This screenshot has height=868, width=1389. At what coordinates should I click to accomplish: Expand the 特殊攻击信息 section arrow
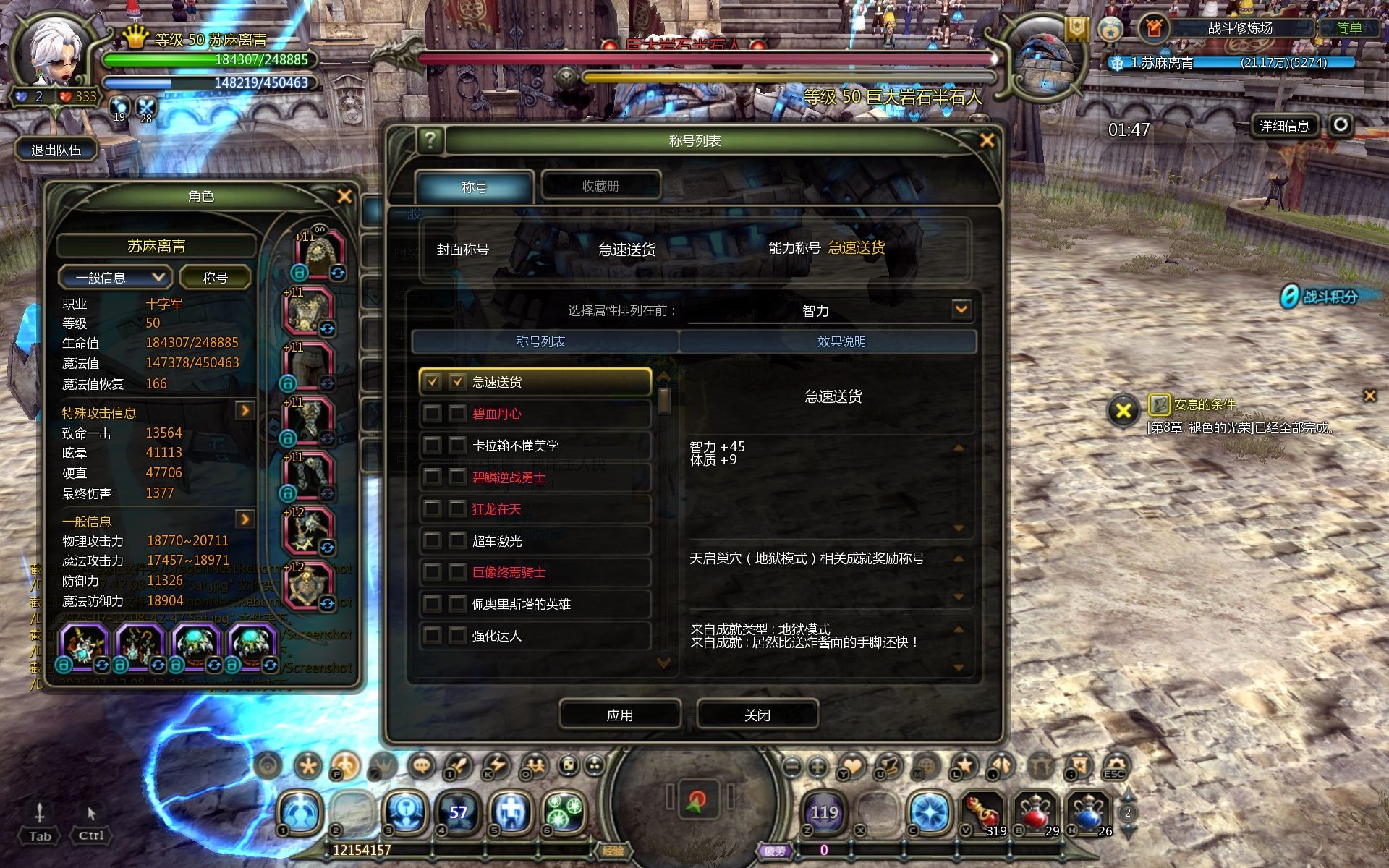[245, 411]
